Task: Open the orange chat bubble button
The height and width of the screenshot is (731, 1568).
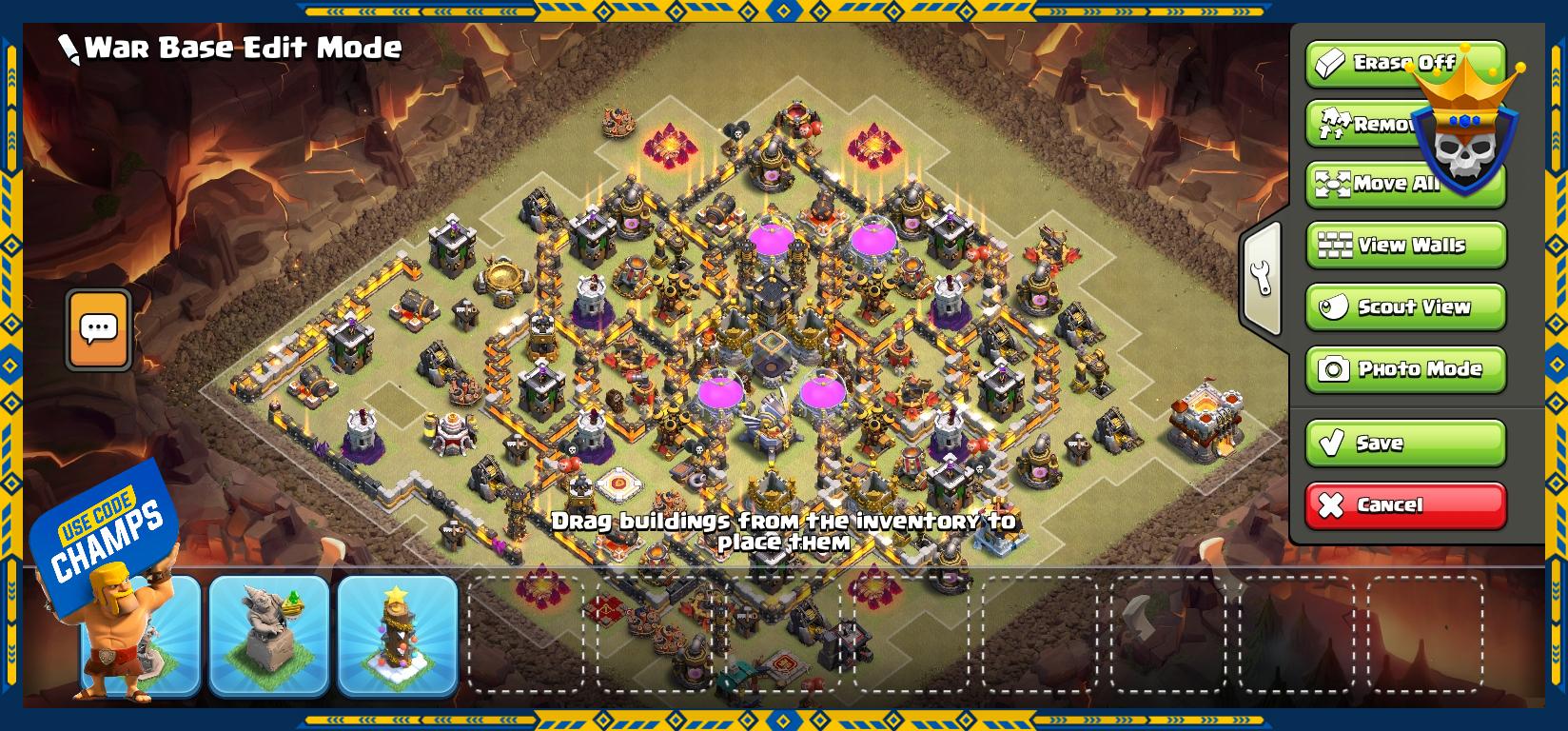Action: coord(98,329)
